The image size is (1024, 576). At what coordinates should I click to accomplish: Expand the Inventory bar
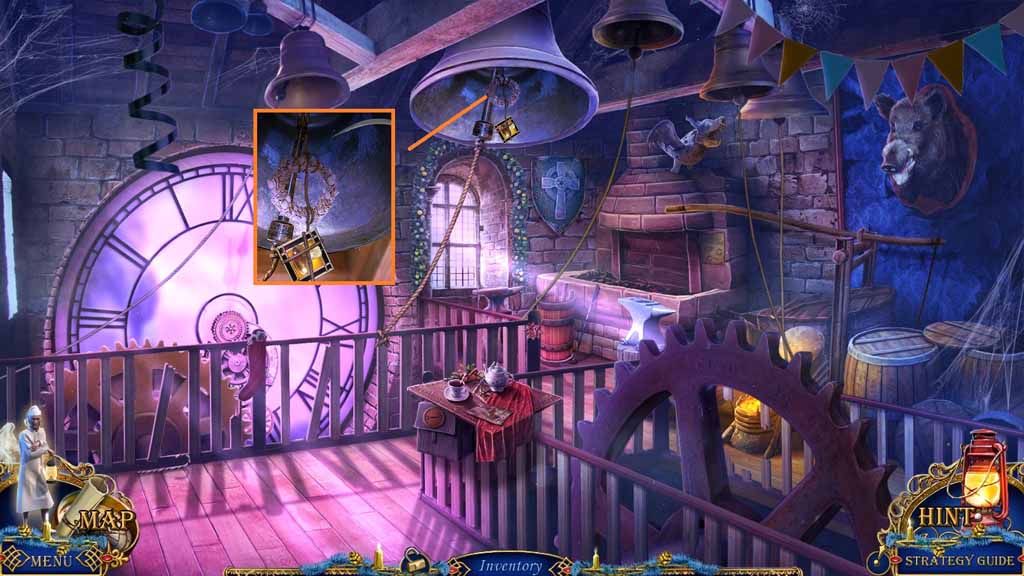coord(510,565)
